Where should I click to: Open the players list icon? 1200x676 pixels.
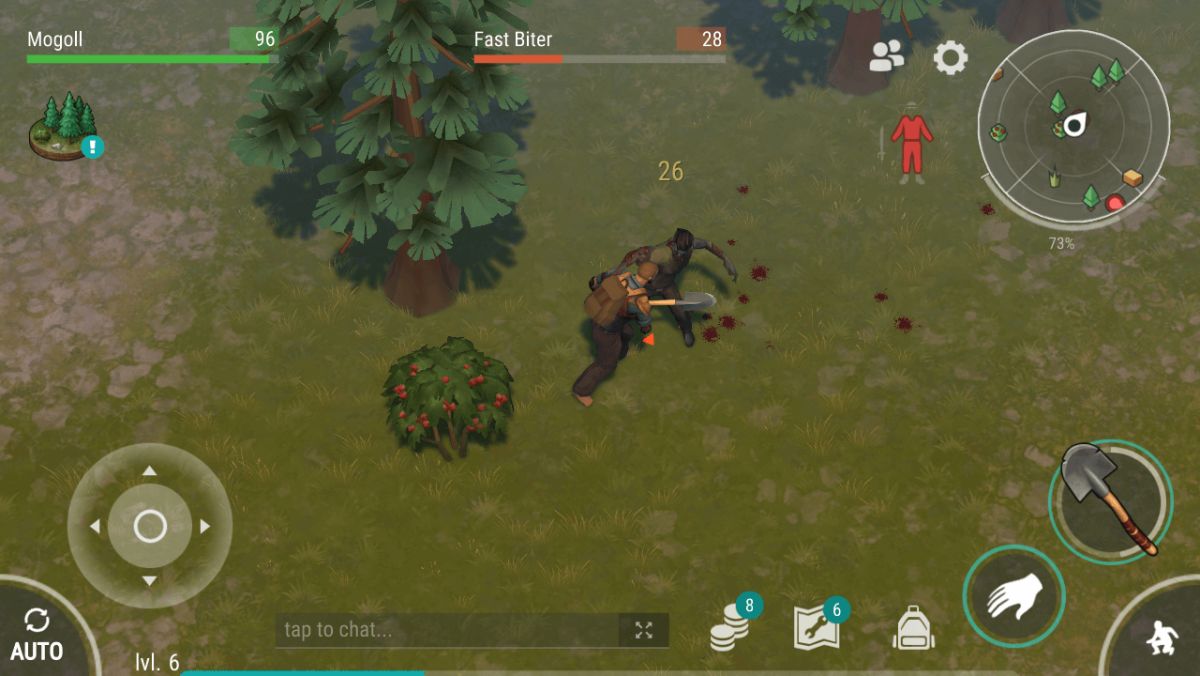pos(886,57)
